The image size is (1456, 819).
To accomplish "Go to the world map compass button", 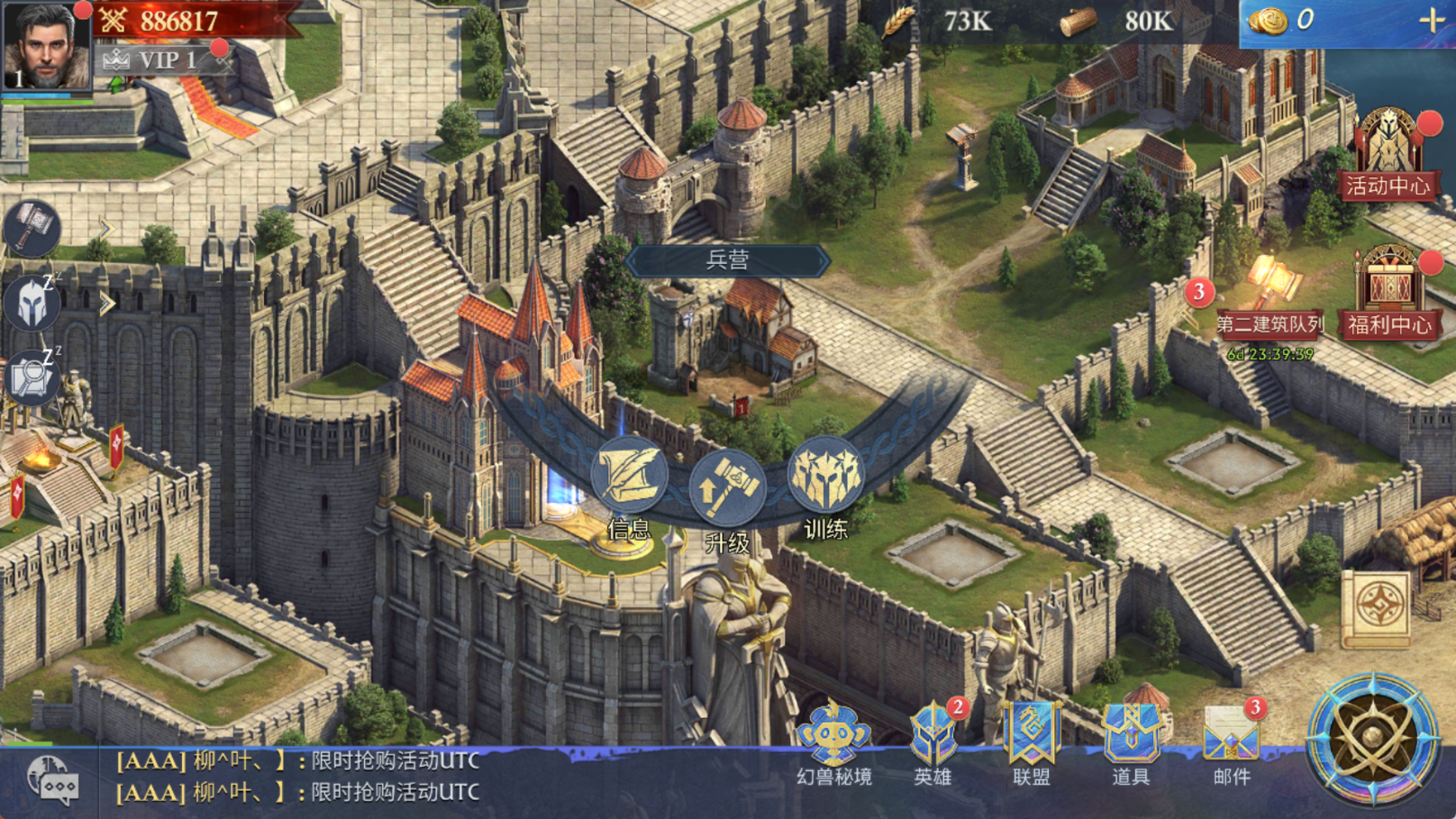I will (x=1372, y=739).
